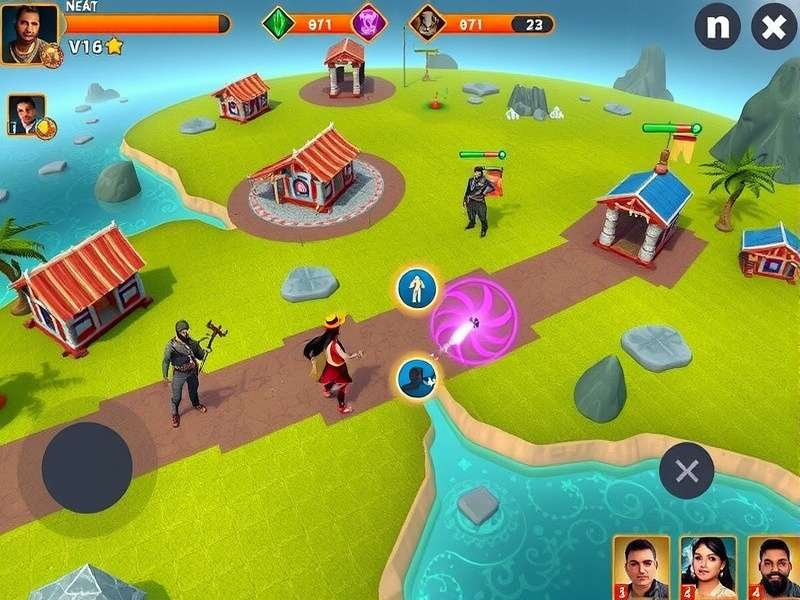The height and width of the screenshot is (600, 800).
Task: Activate the blue dark silhouette action icon
Action: pos(416,379)
